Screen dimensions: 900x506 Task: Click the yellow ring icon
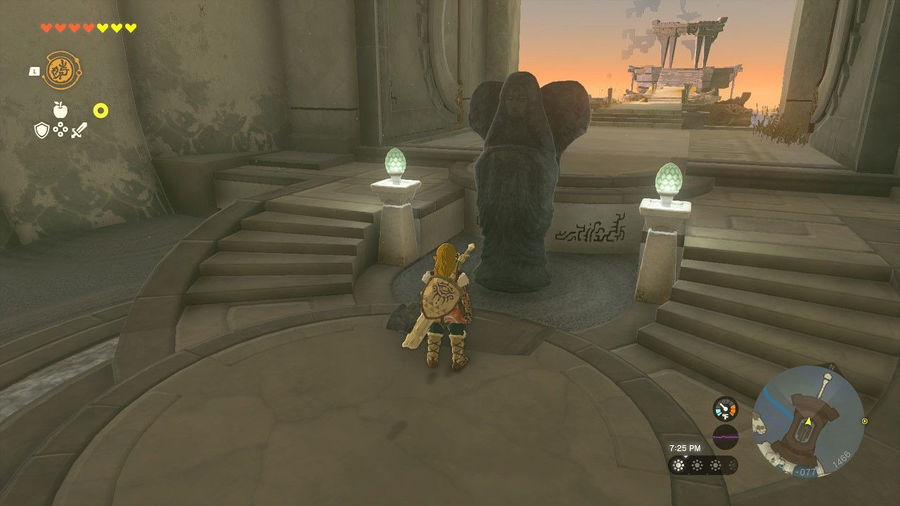tap(101, 110)
